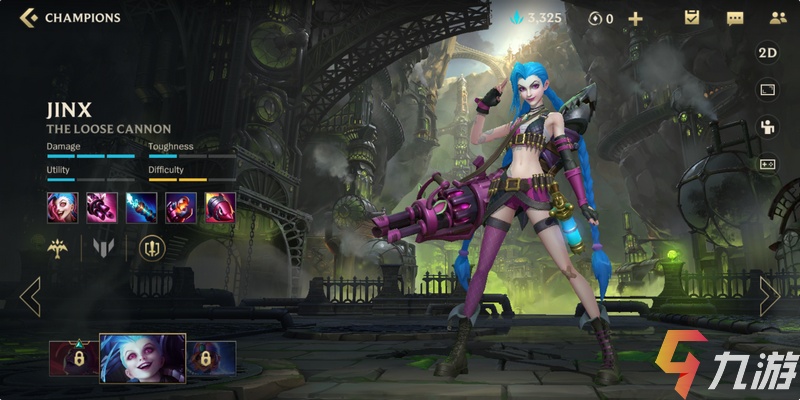Toggle the 2D splash art view
Image resolution: width=800 pixels, height=400 pixels.
pos(768,53)
